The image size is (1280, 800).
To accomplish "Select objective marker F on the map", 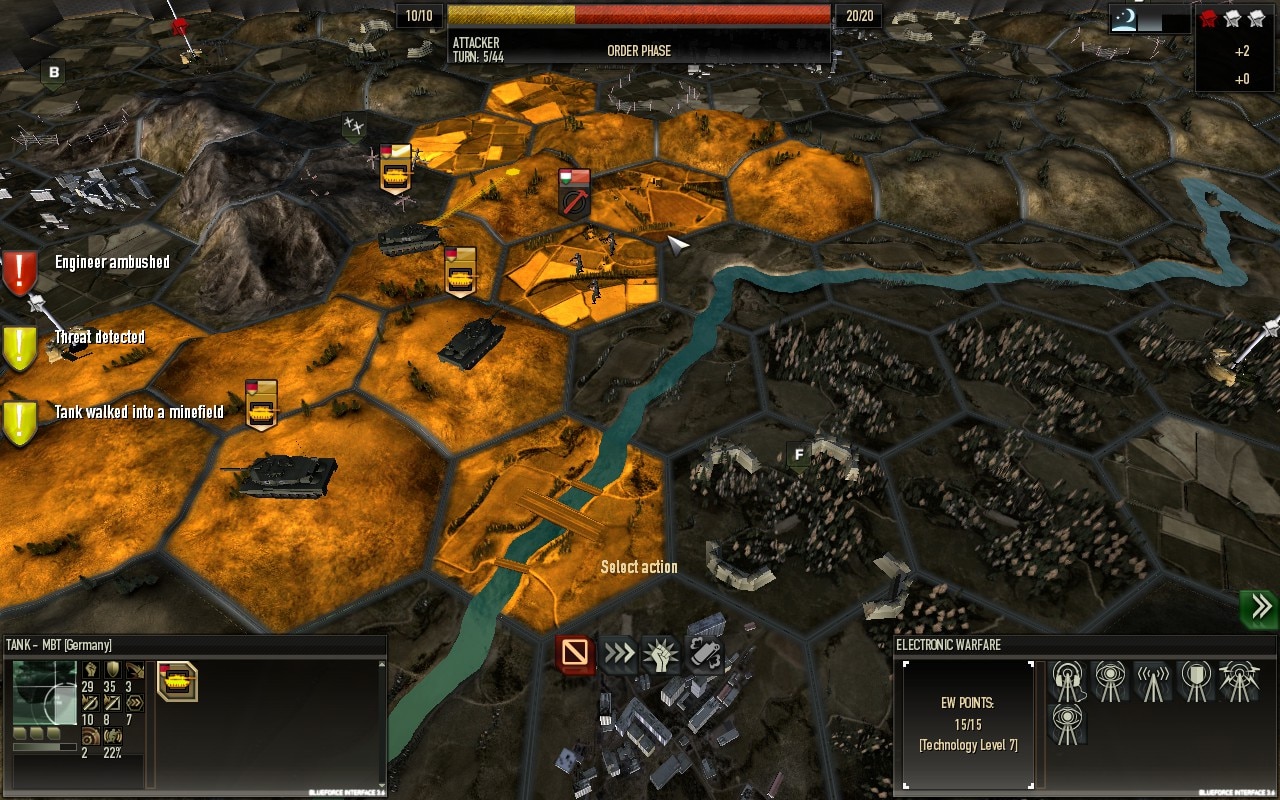I will [798, 455].
